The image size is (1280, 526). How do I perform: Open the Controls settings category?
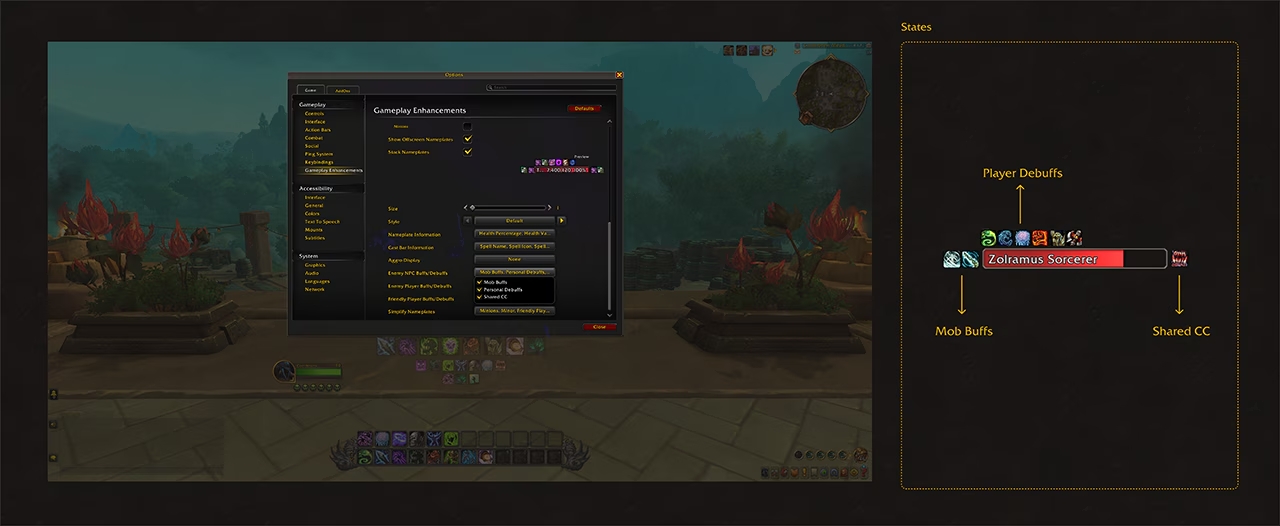(x=314, y=113)
